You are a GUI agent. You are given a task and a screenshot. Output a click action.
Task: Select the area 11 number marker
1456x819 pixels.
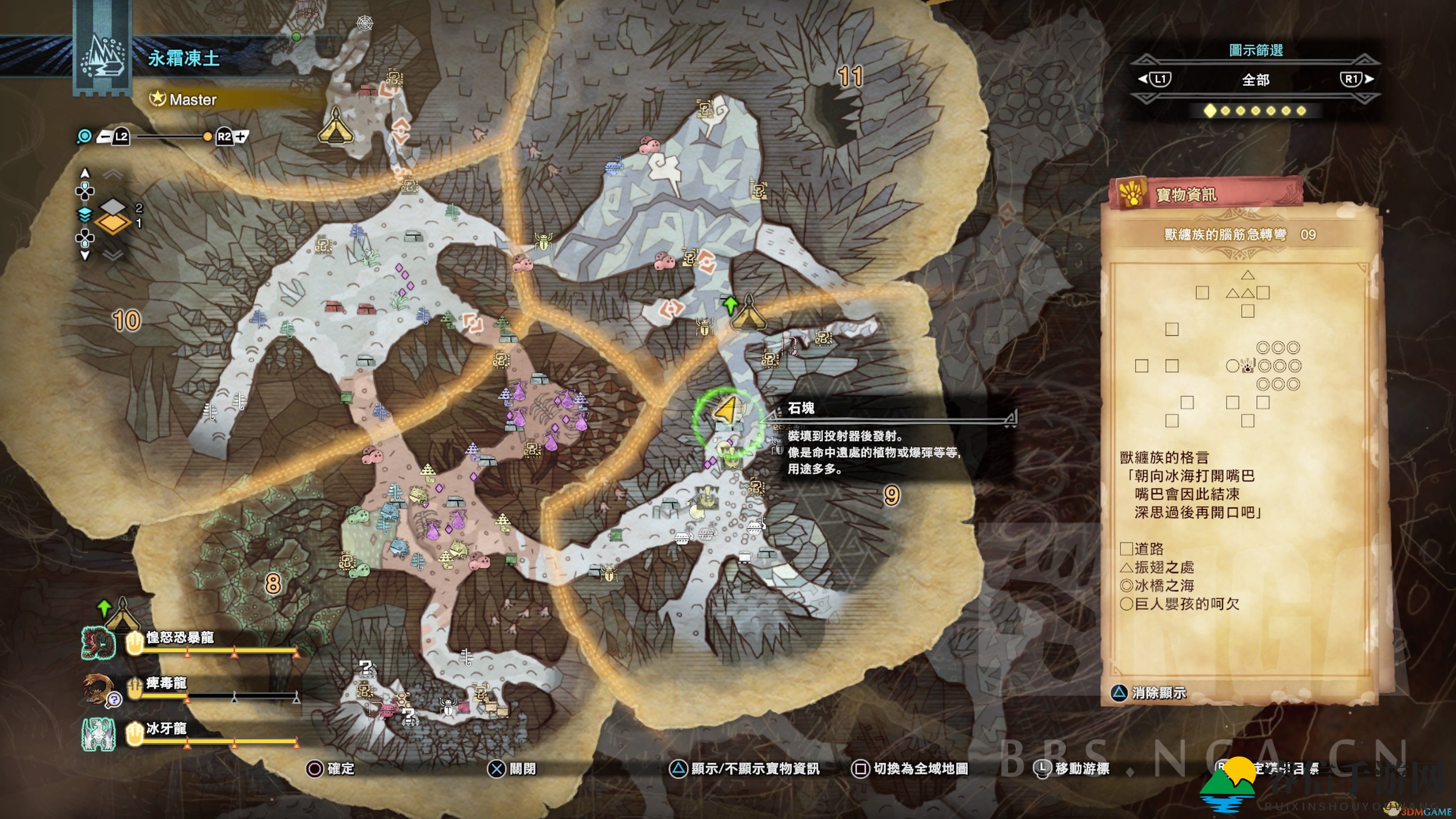pyautogui.click(x=850, y=76)
